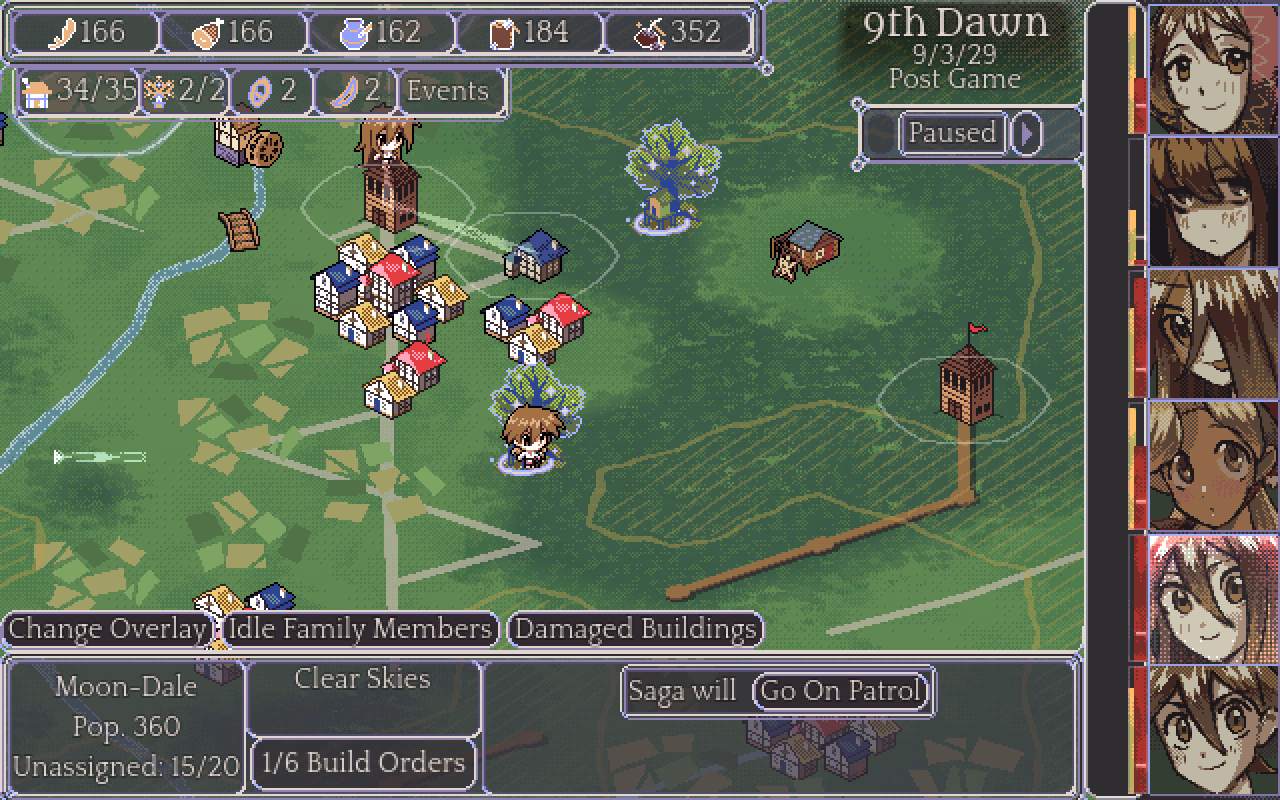Click the Paused speed button
This screenshot has width=1280, height=800.
[951, 133]
